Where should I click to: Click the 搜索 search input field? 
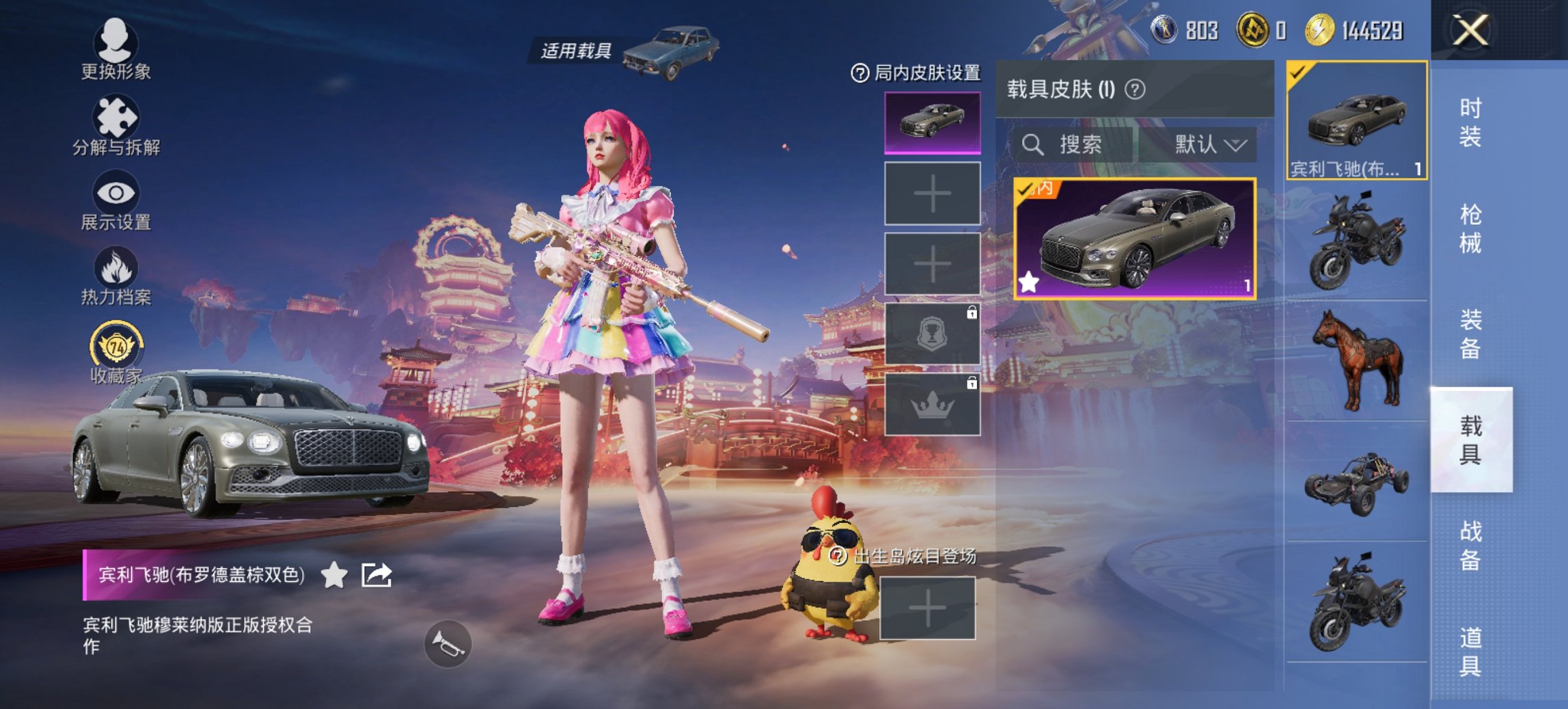coord(1073,145)
